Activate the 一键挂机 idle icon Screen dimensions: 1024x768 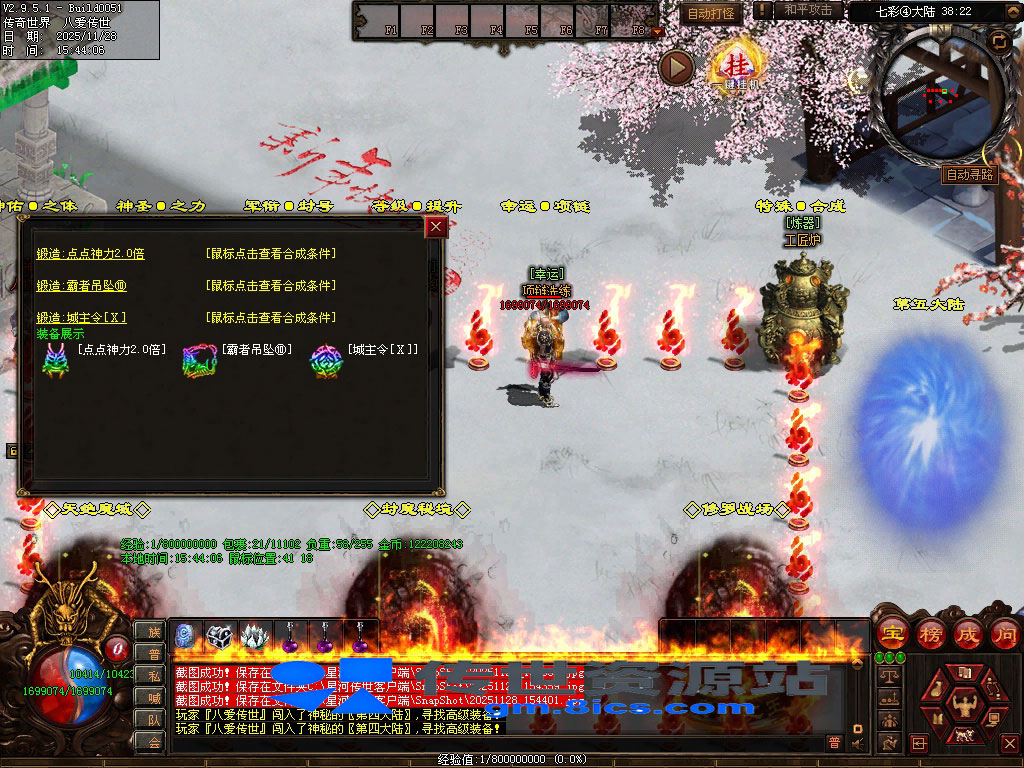click(737, 67)
